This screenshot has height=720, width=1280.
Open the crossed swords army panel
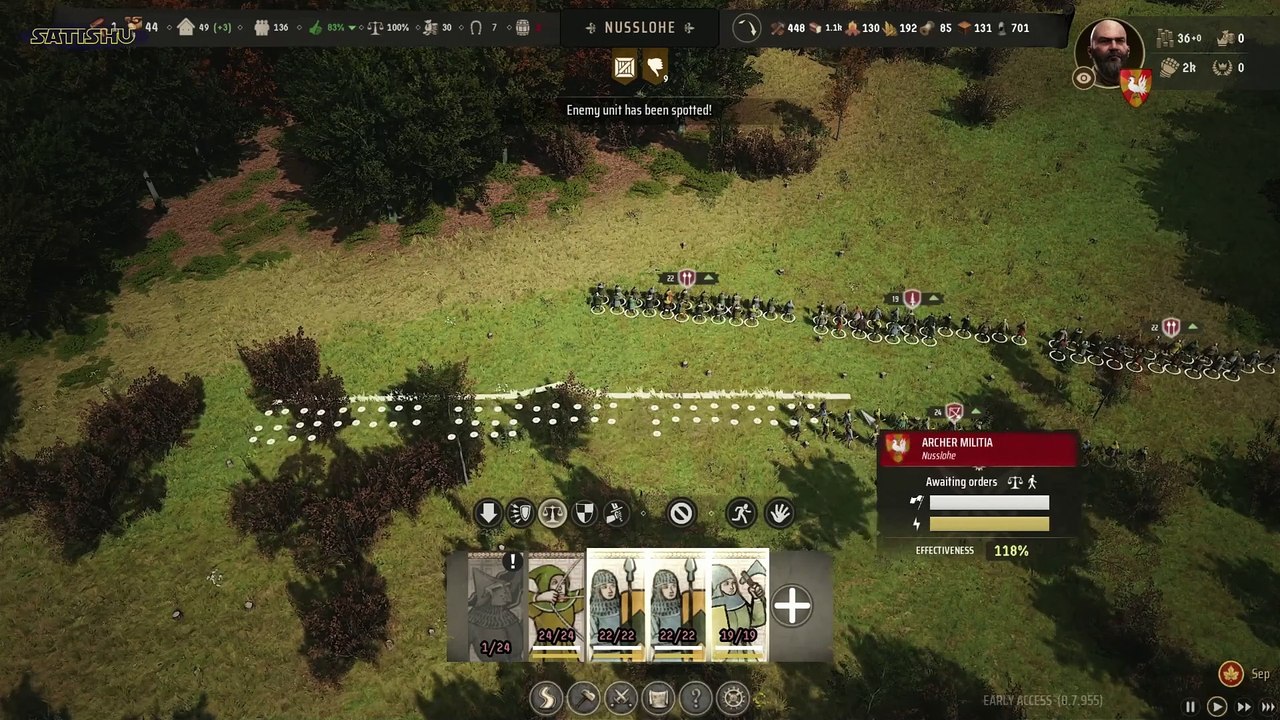(x=621, y=697)
